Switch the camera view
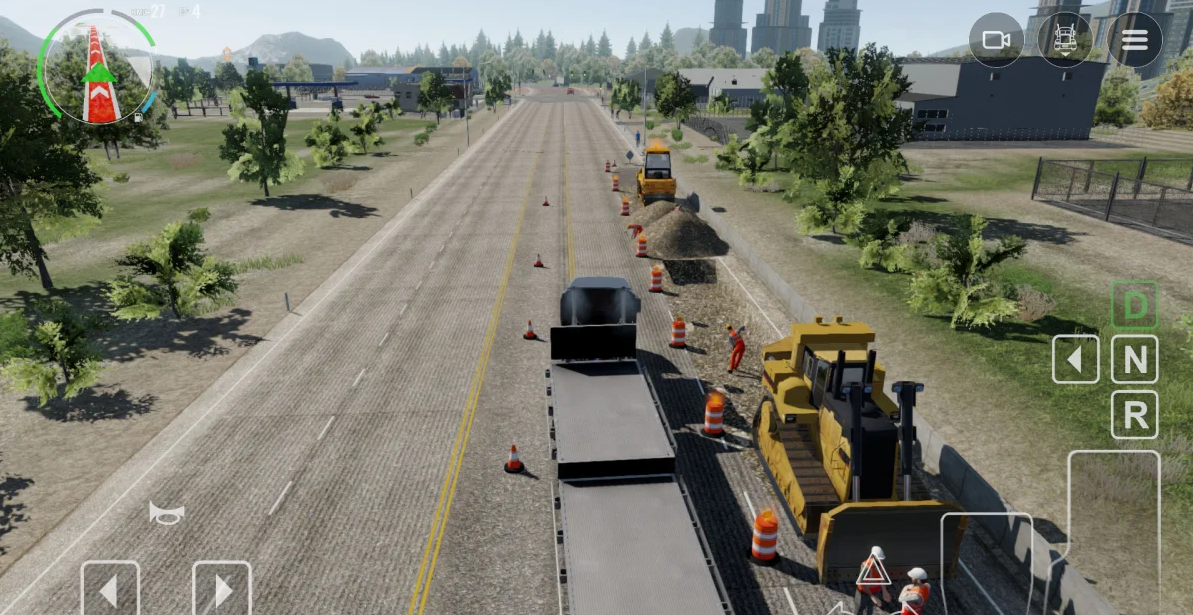The image size is (1193, 615). pyautogui.click(x=996, y=40)
